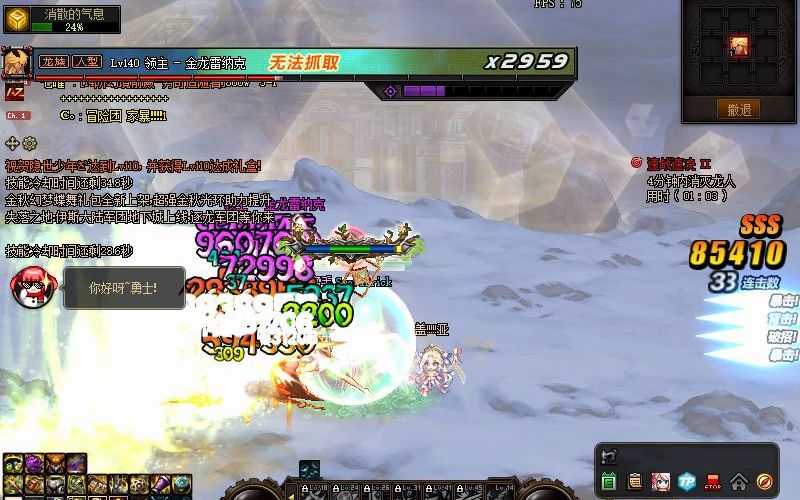Click the NPC speech bubble 你好呀~勇士!
Image resolution: width=800 pixels, height=500 pixels.
click(x=124, y=288)
